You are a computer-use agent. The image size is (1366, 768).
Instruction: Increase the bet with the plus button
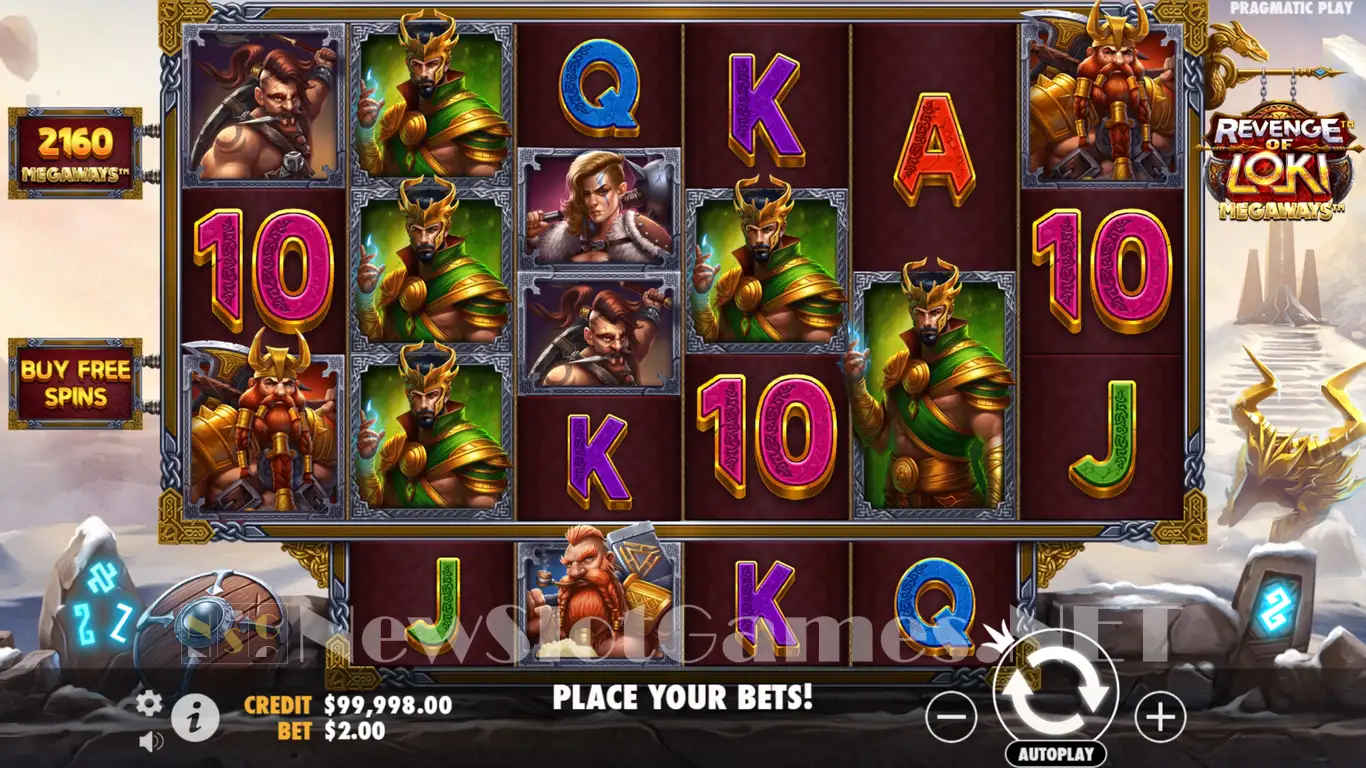tap(1160, 717)
